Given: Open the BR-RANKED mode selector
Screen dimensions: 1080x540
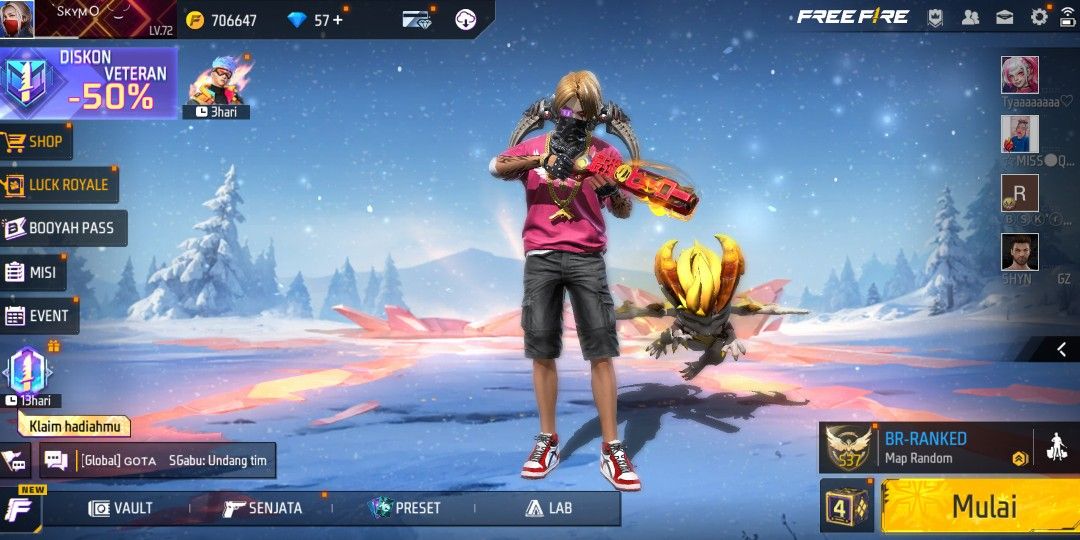Looking at the screenshot, I should pos(925,448).
